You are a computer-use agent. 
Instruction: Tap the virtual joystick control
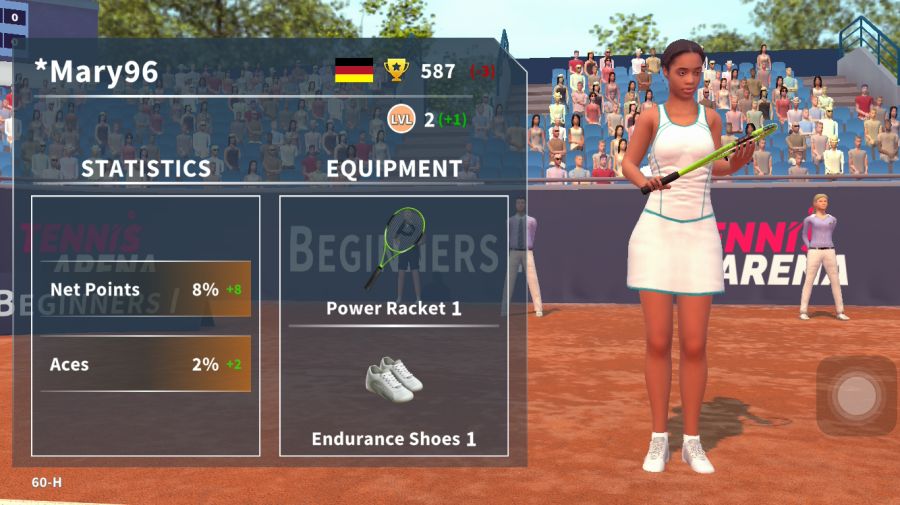[855, 397]
